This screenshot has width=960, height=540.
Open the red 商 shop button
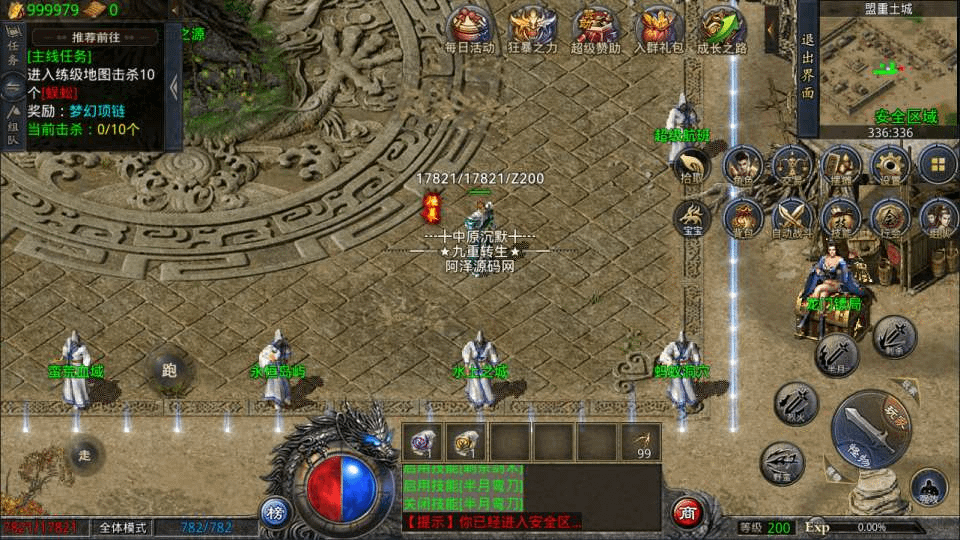coord(686,511)
